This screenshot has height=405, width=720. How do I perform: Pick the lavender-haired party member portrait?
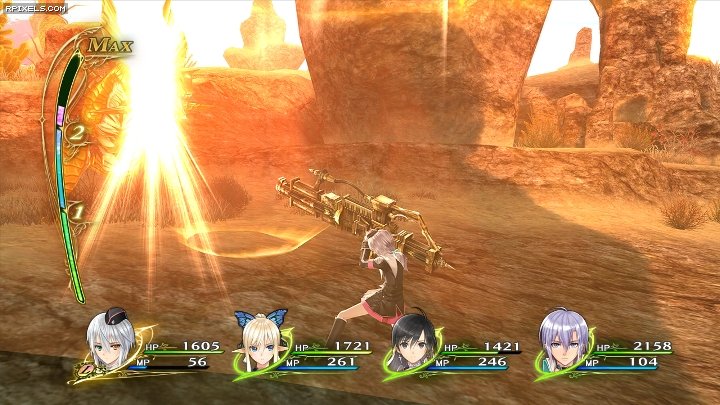coord(560,342)
